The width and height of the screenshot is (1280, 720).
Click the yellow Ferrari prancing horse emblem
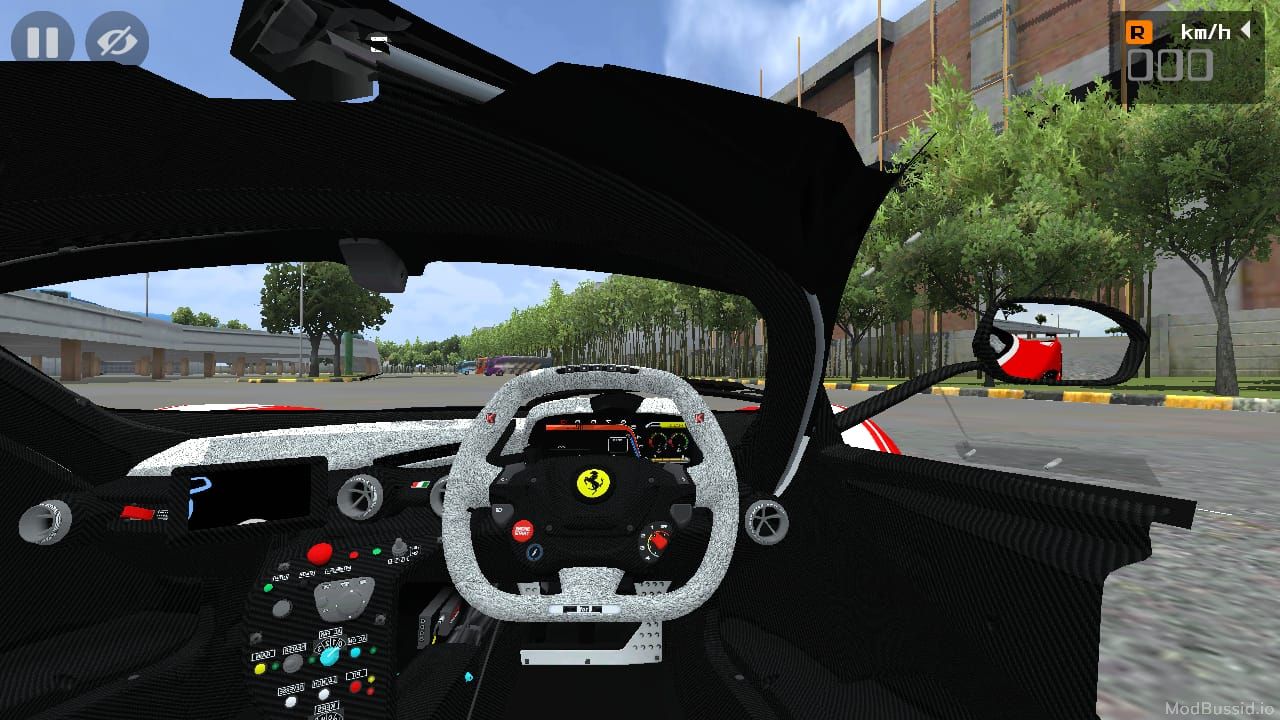coord(593,482)
